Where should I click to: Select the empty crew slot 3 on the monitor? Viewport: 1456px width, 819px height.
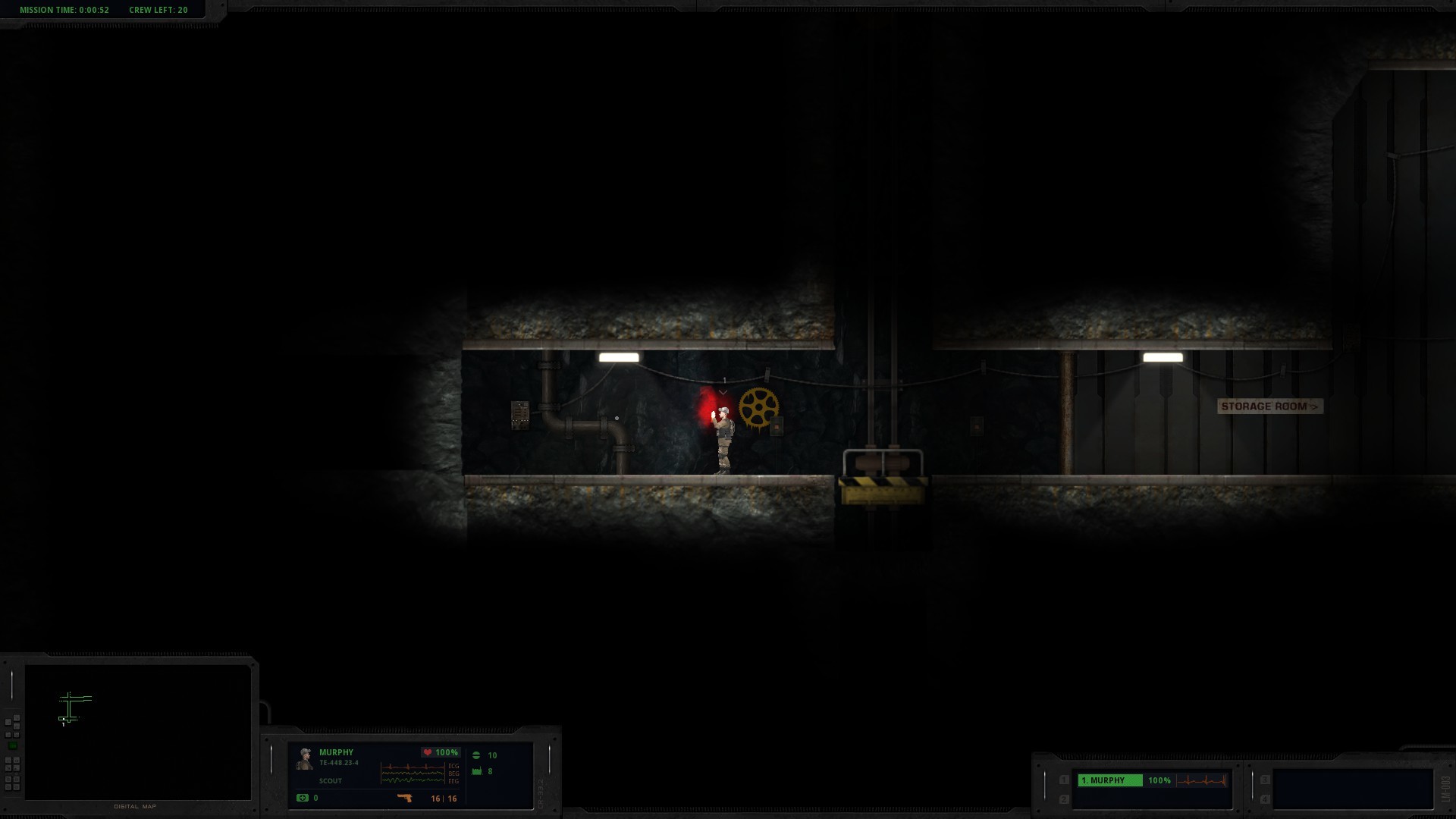point(1264,780)
